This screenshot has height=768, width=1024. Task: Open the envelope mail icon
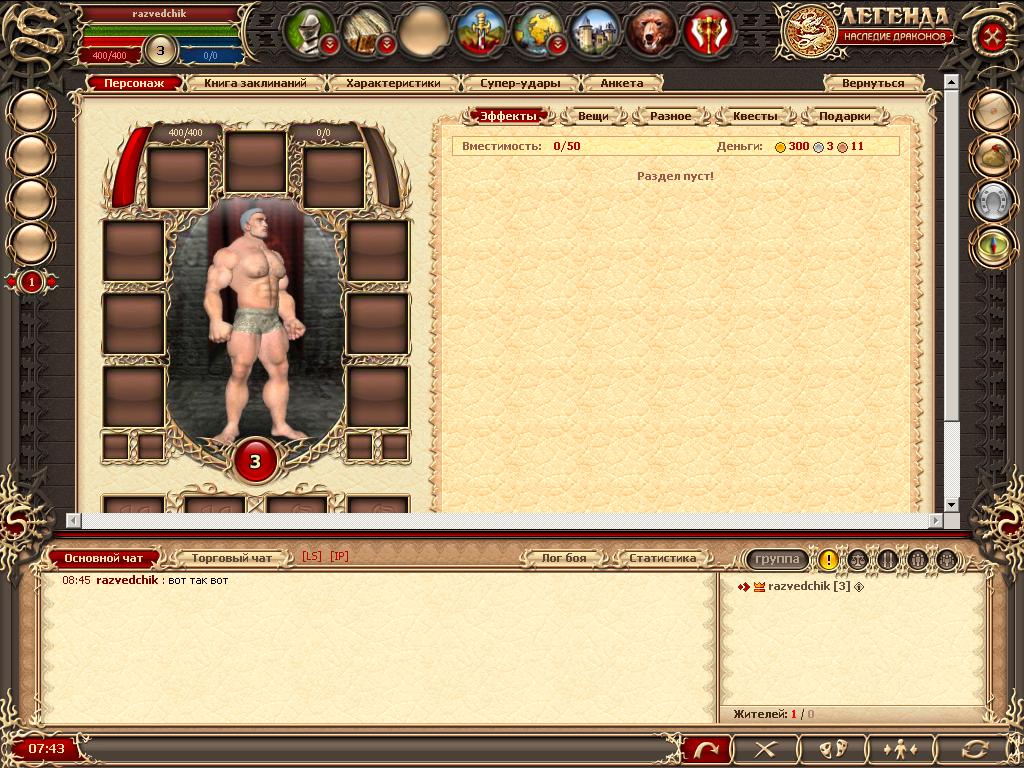pyautogui.click(x=995, y=109)
